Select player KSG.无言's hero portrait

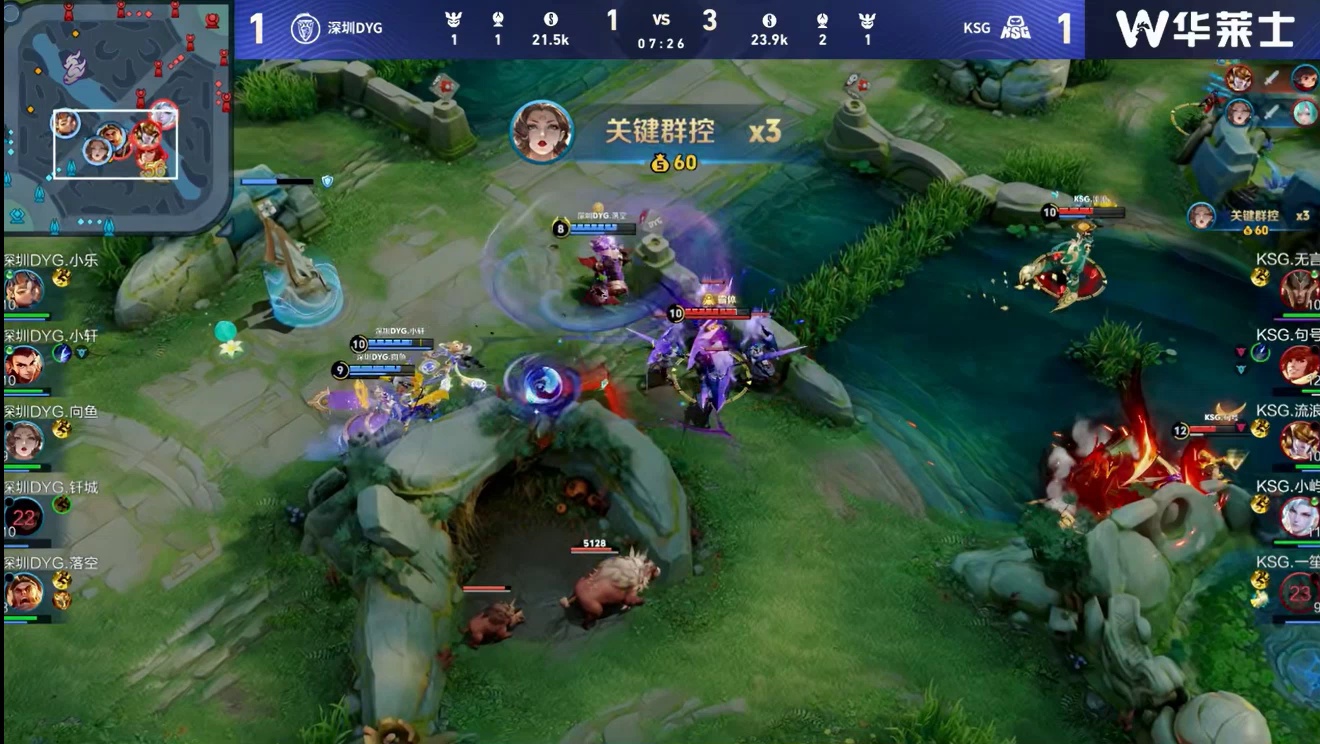coord(1299,290)
